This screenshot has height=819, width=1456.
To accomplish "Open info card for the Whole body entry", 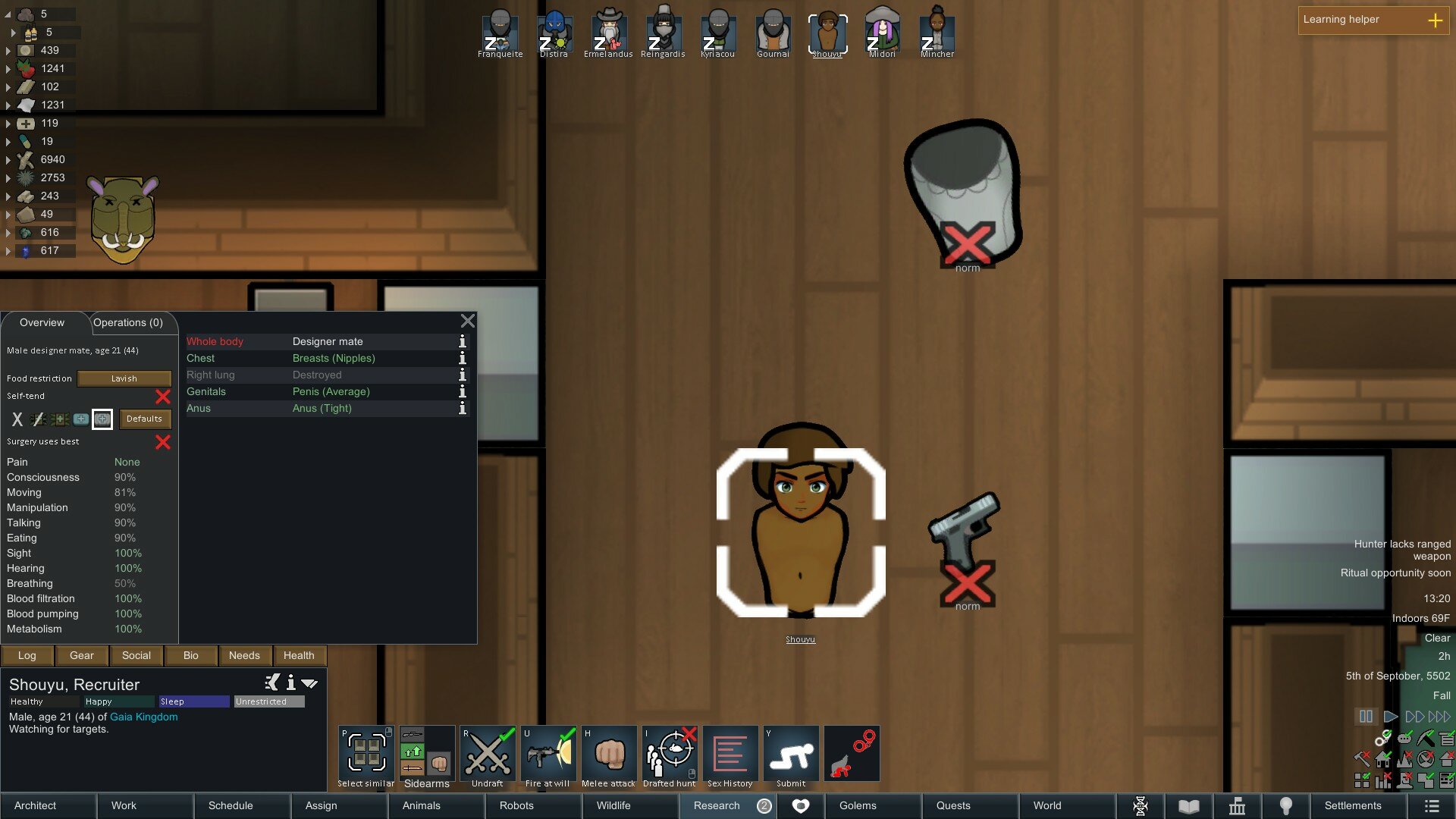I will [463, 342].
